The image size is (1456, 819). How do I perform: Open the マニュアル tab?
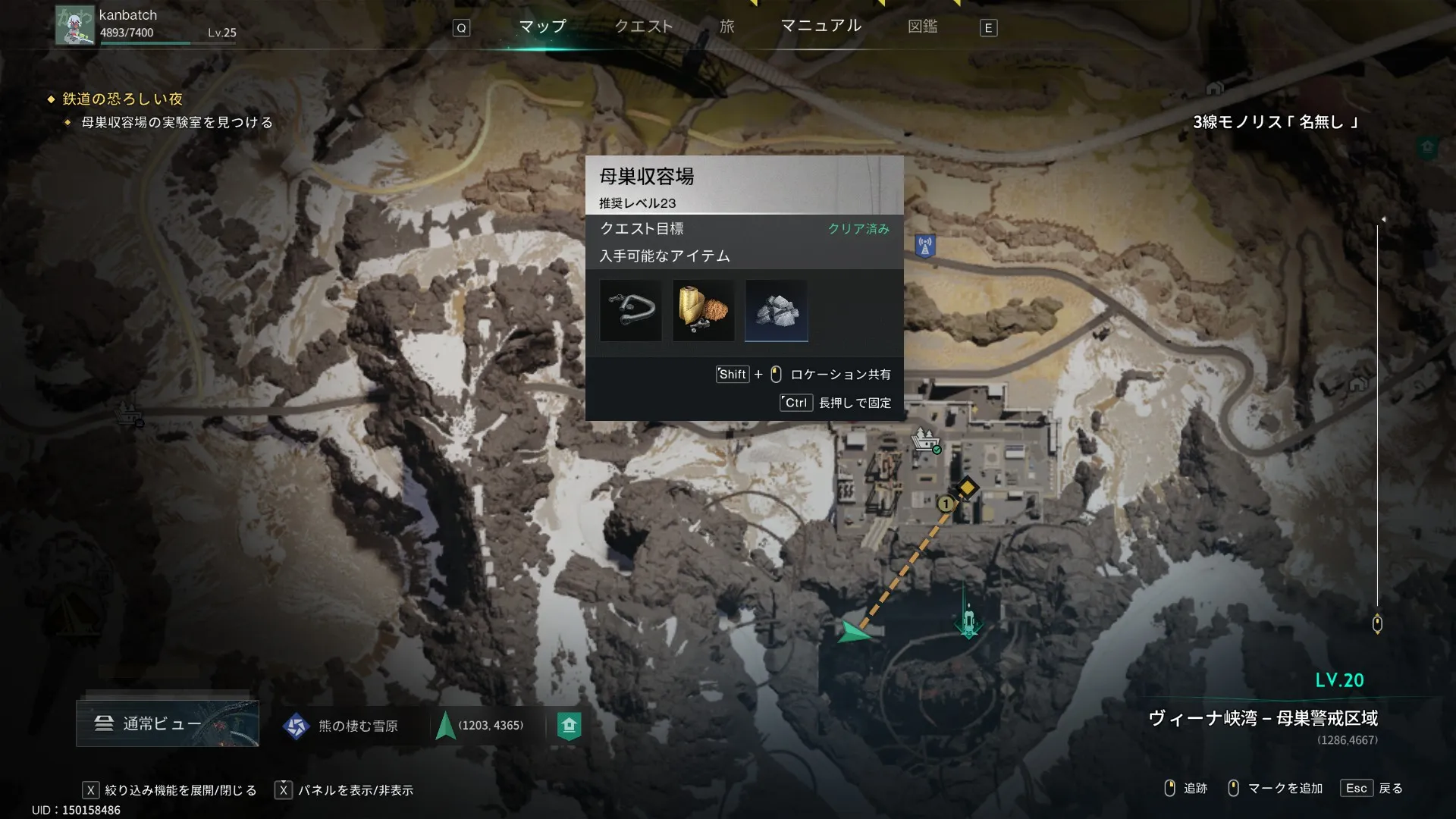(821, 26)
